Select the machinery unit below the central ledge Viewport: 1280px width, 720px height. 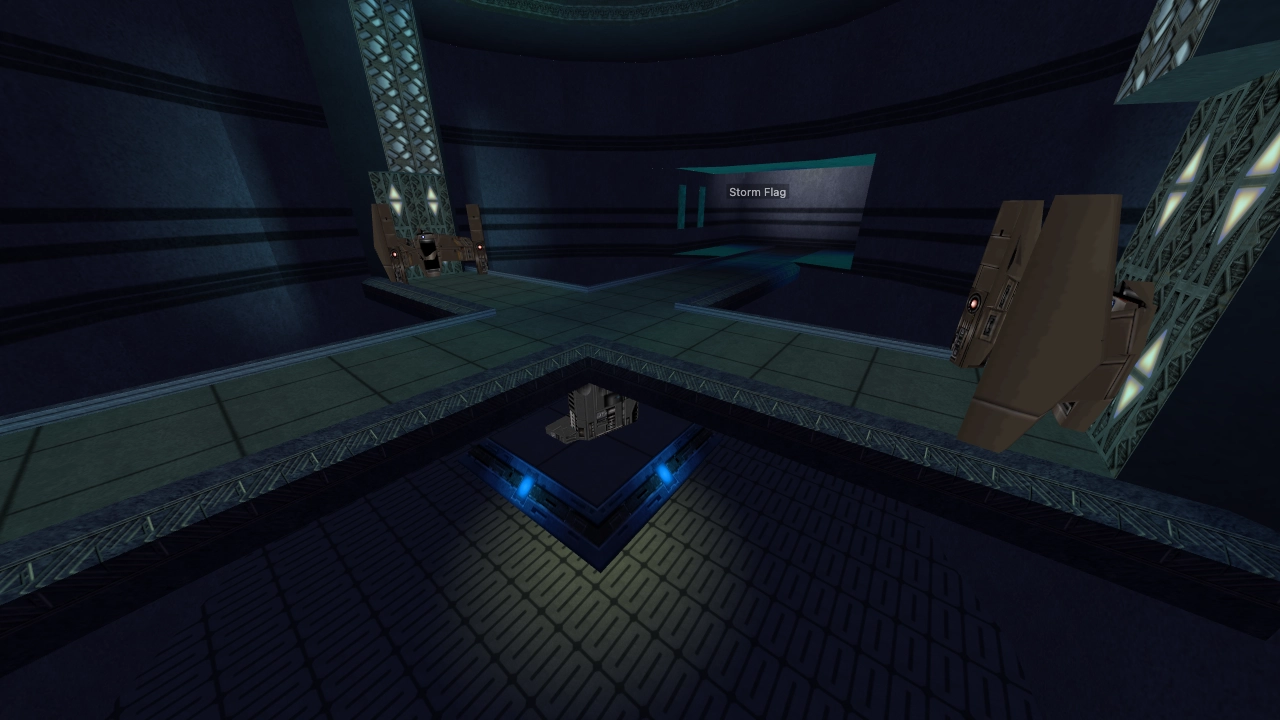click(x=595, y=410)
